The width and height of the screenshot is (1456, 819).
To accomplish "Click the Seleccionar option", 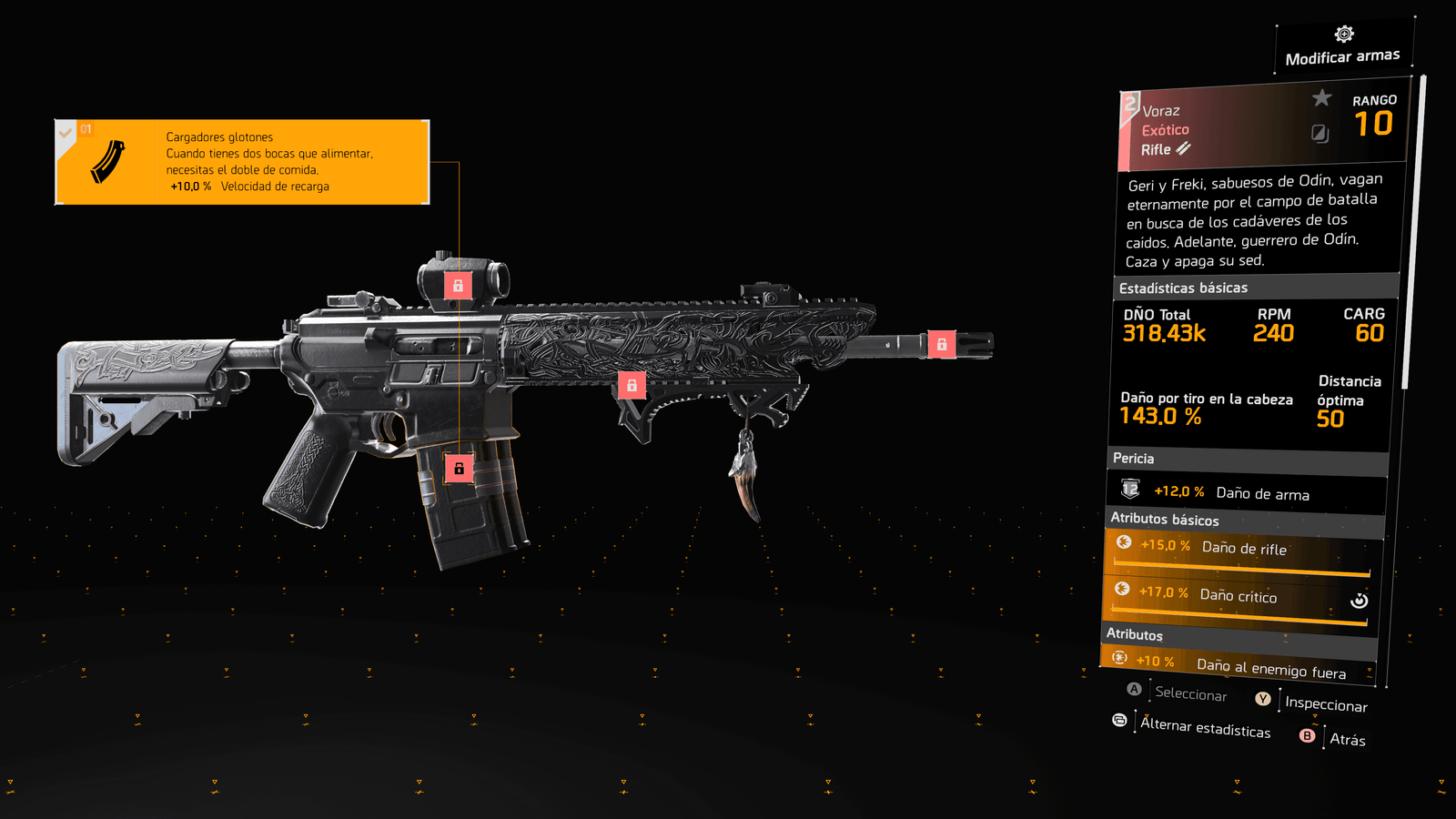I will point(1190,693).
